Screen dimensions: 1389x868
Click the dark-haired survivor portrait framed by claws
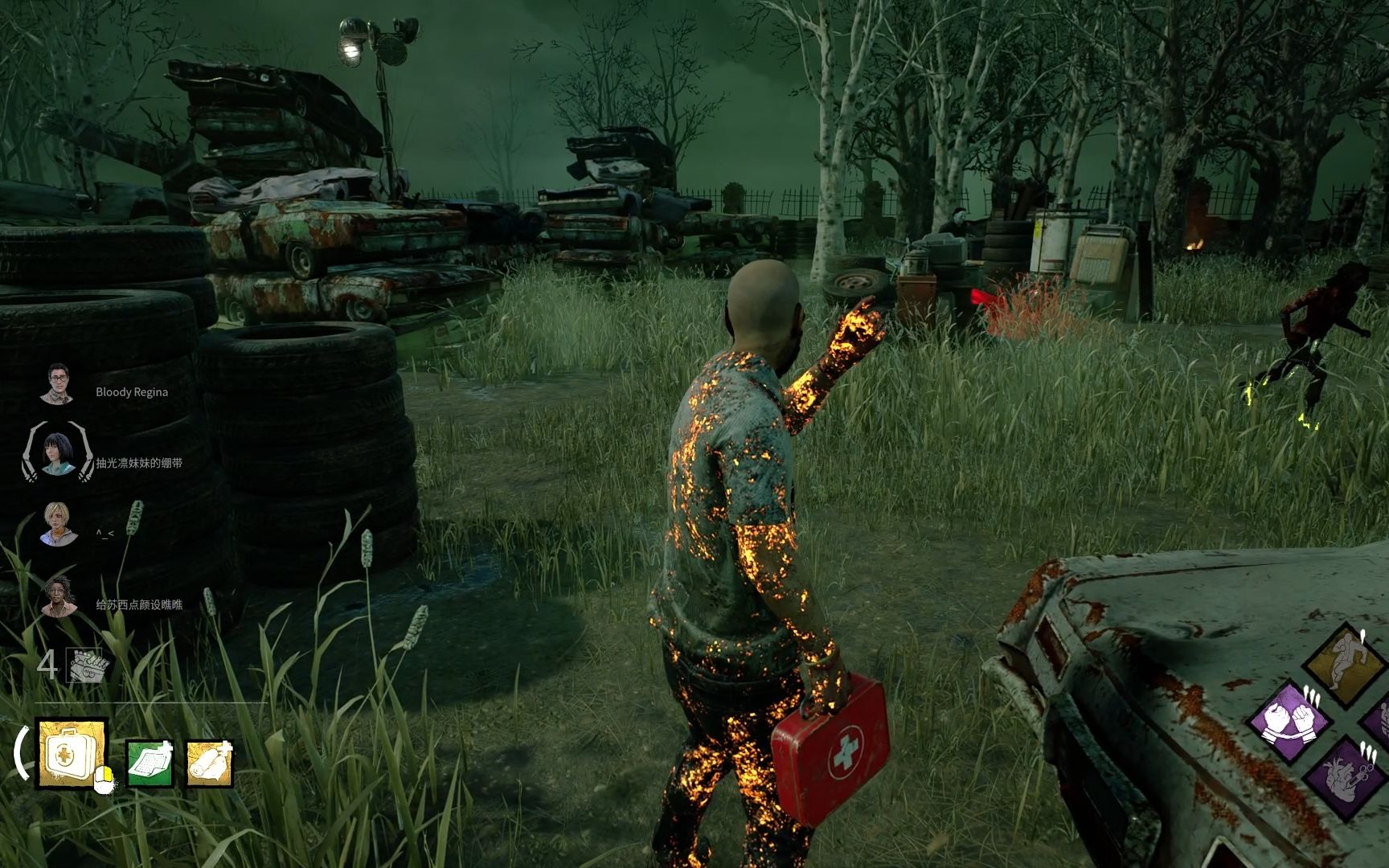point(57,453)
